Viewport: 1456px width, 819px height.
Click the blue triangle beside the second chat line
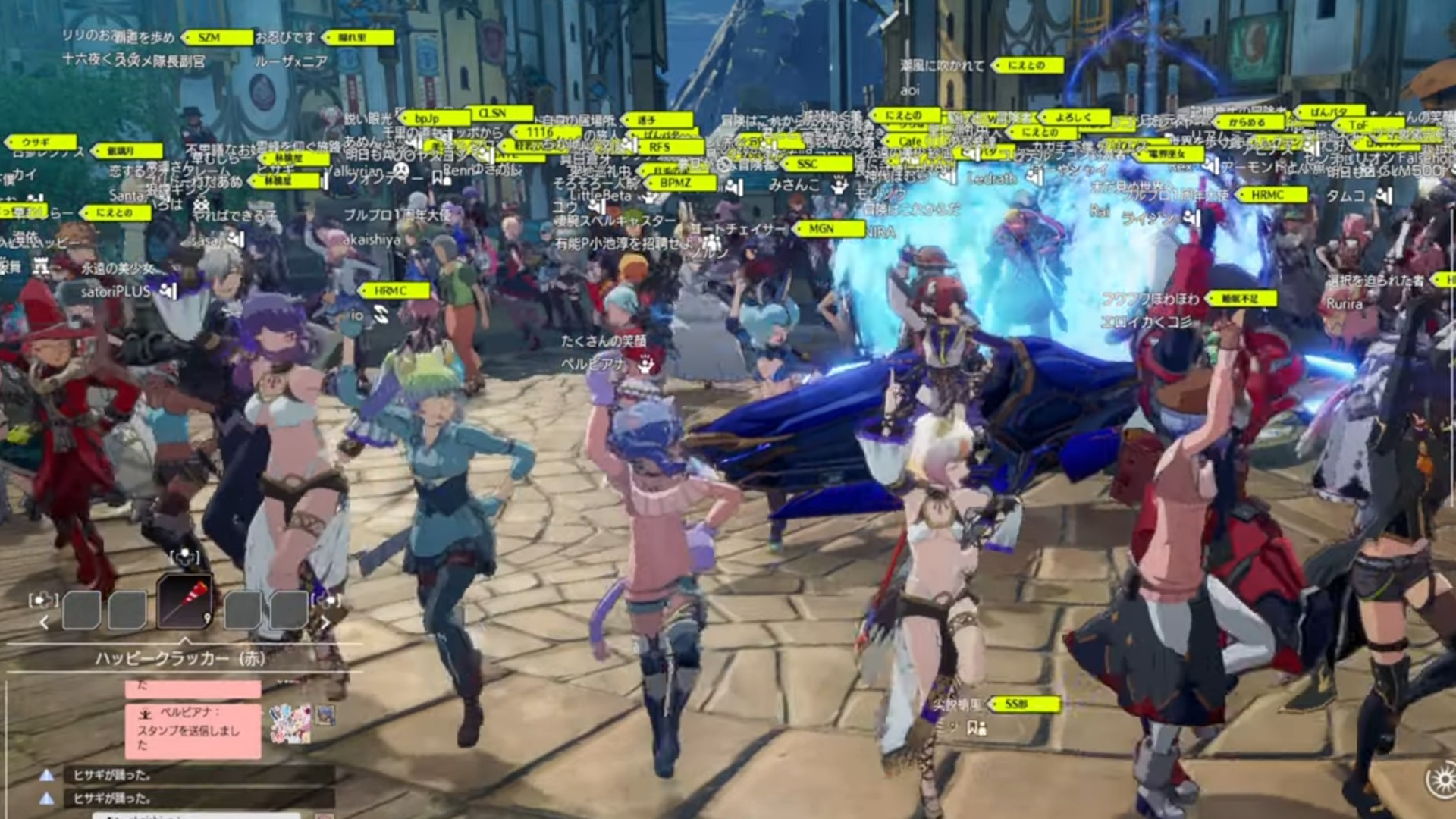coord(48,798)
